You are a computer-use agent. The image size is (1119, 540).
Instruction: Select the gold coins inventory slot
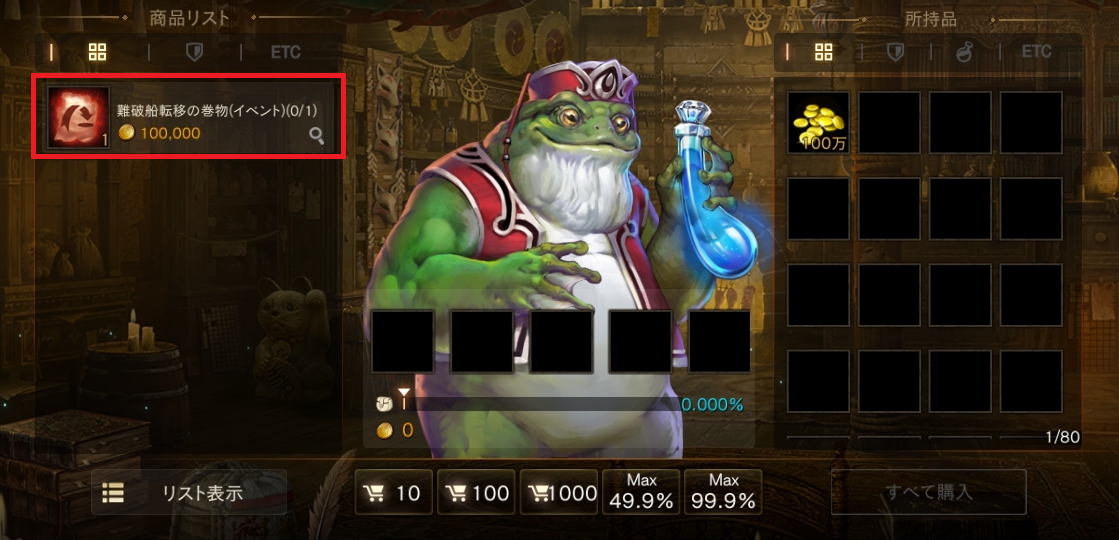point(818,122)
